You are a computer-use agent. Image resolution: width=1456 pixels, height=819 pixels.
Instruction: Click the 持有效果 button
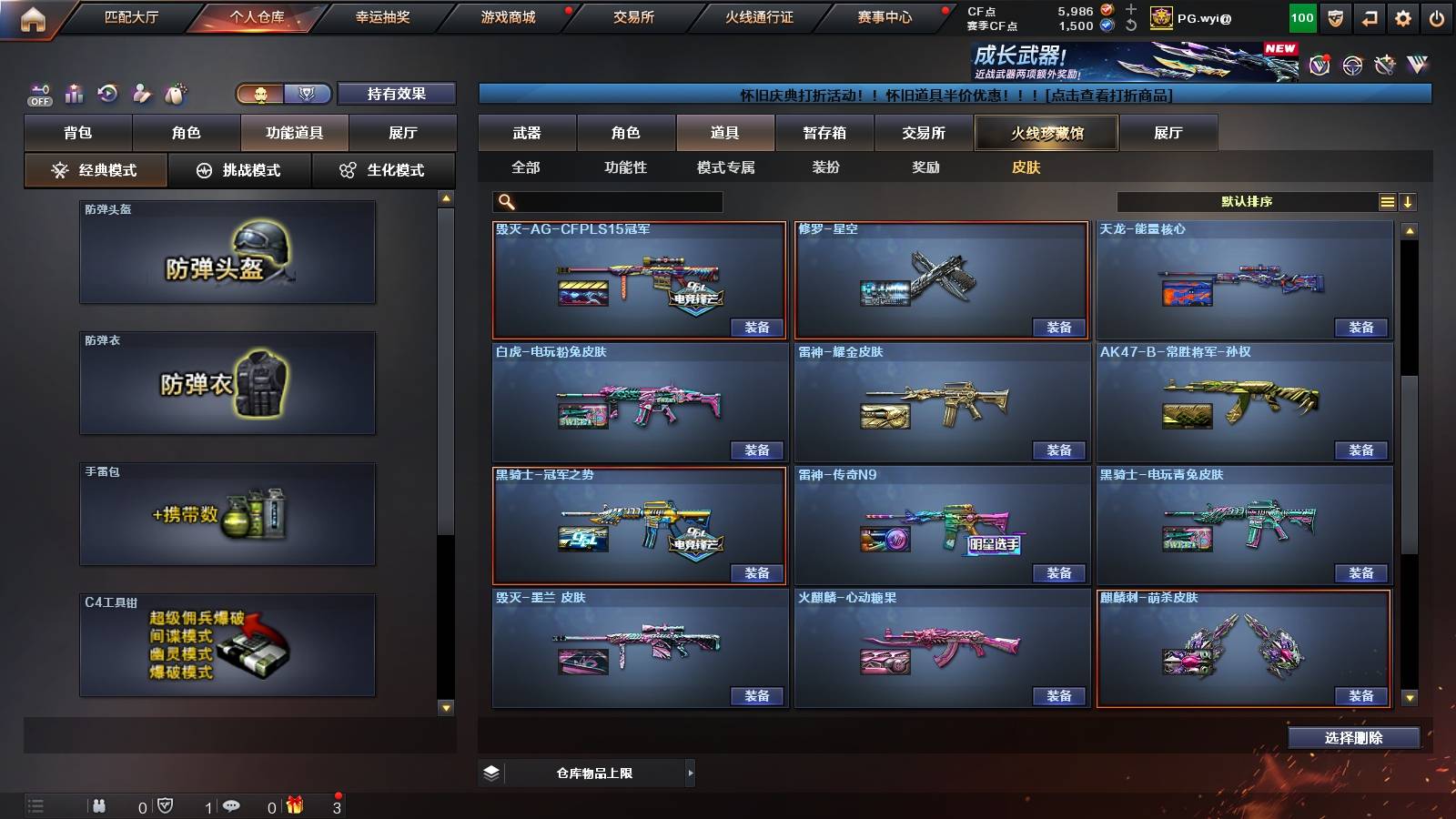(397, 94)
